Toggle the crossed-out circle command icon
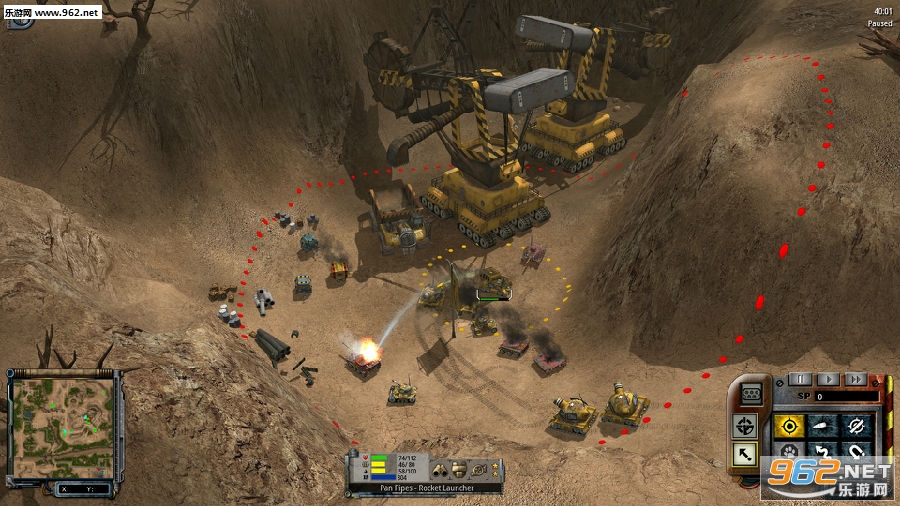Screen dimensions: 900x506 (x=856, y=426)
